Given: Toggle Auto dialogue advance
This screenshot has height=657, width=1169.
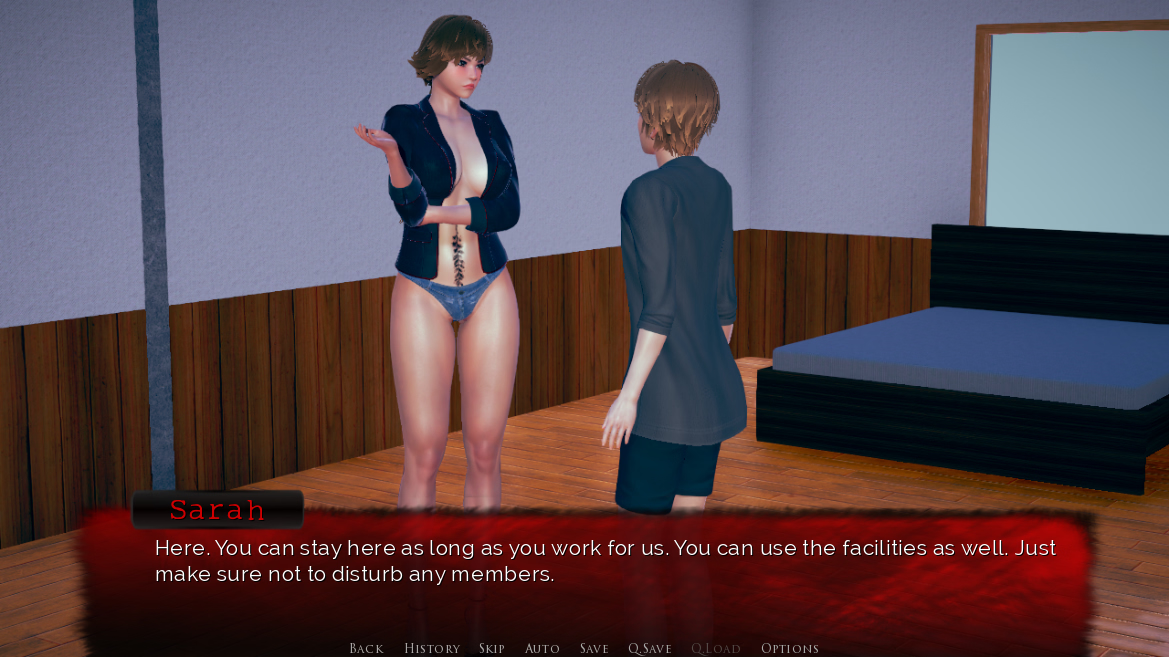Looking at the screenshot, I should tap(542, 648).
